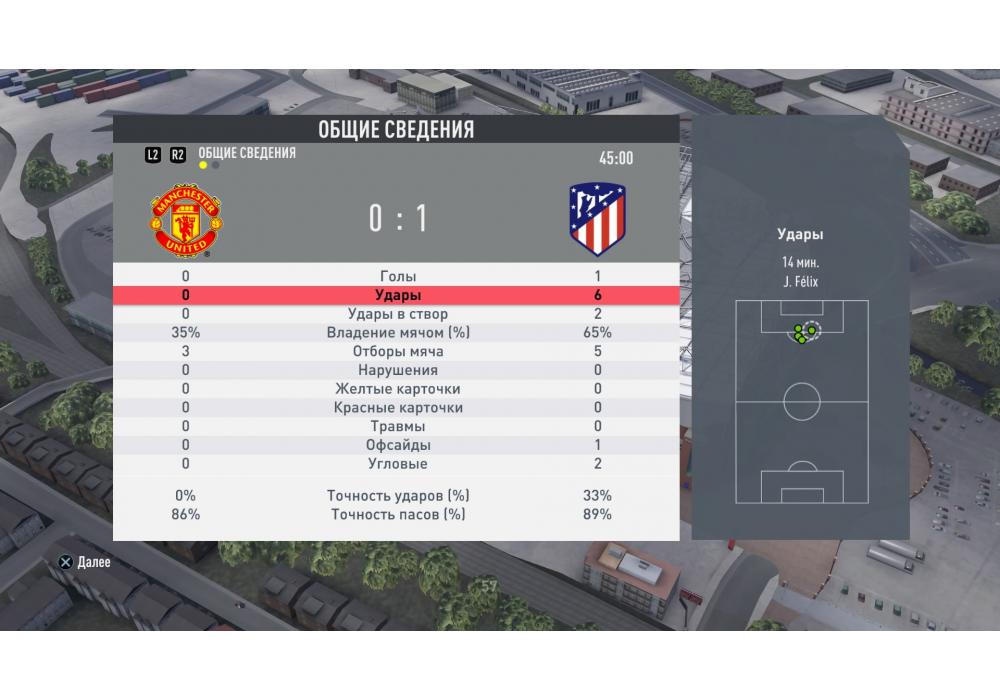The width and height of the screenshot is (1000, 700).
Task: Choose the Удары в створ row
Action: 397,314
